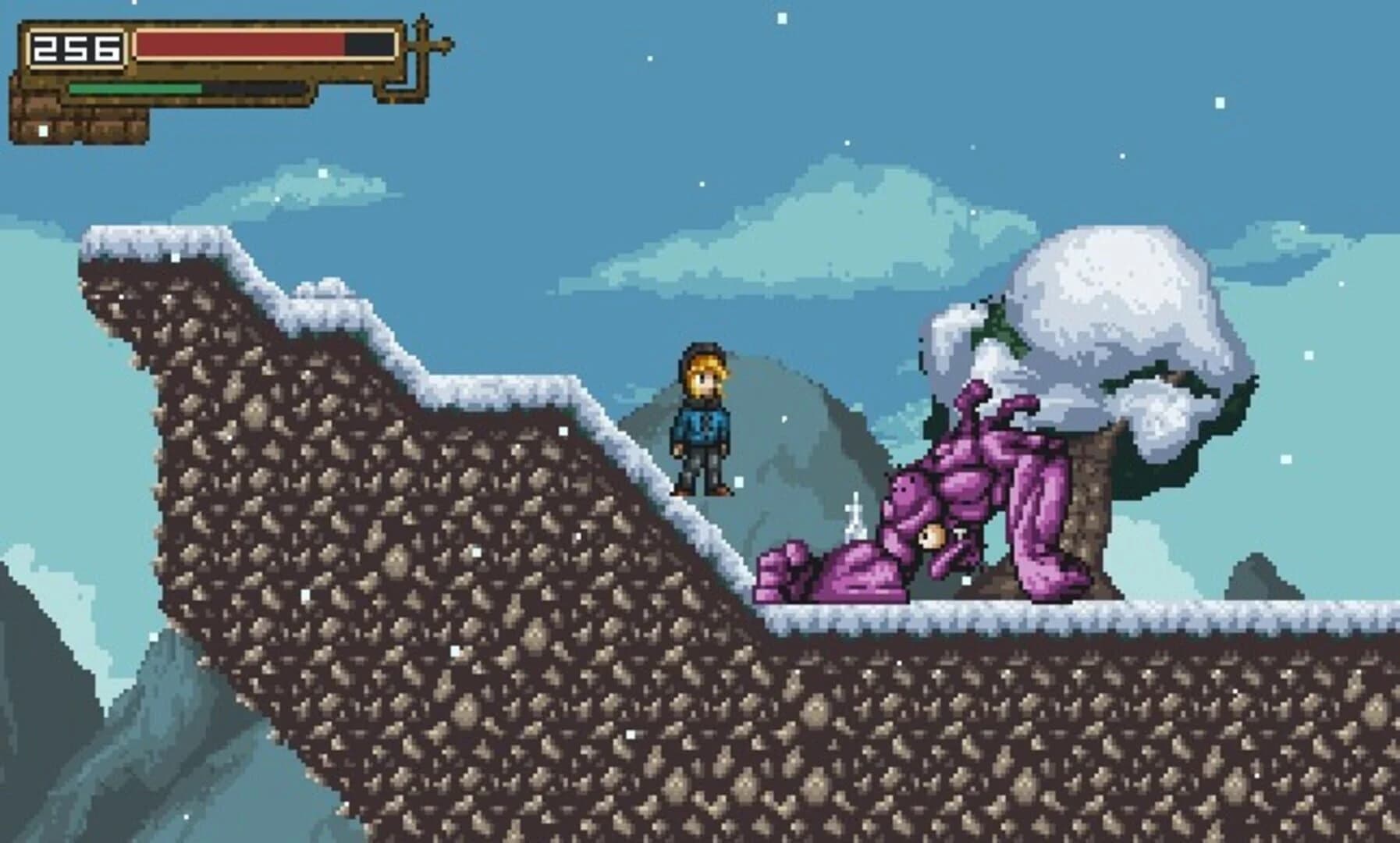This screenshot has height=843, width=1400.
Task: Click the dark empty portion of the stamina bar
Action: point(258,88)
